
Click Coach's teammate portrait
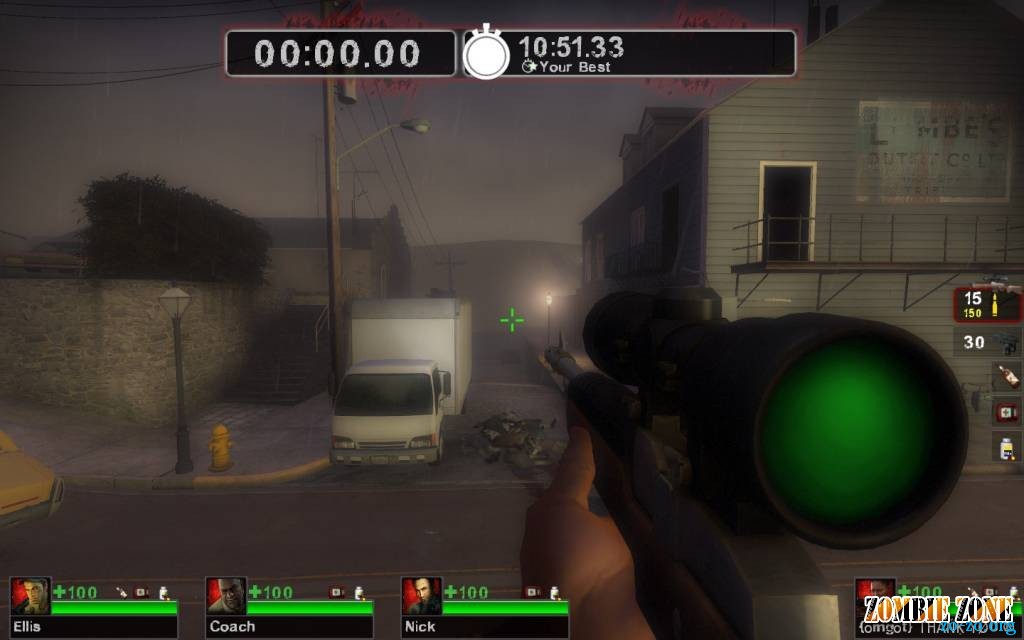(226, 596)
